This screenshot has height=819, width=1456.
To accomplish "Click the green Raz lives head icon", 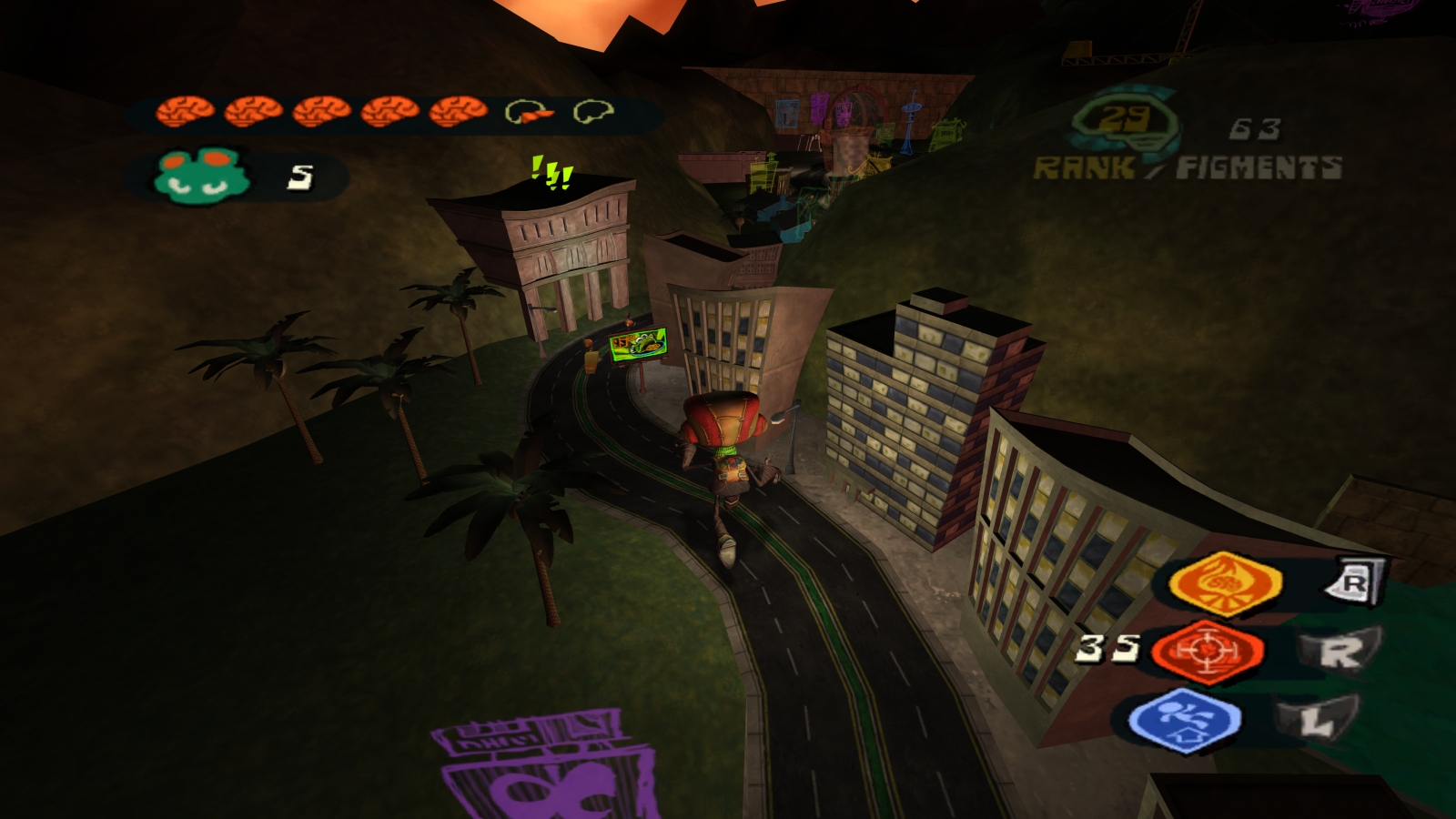I will coord(198,171).
